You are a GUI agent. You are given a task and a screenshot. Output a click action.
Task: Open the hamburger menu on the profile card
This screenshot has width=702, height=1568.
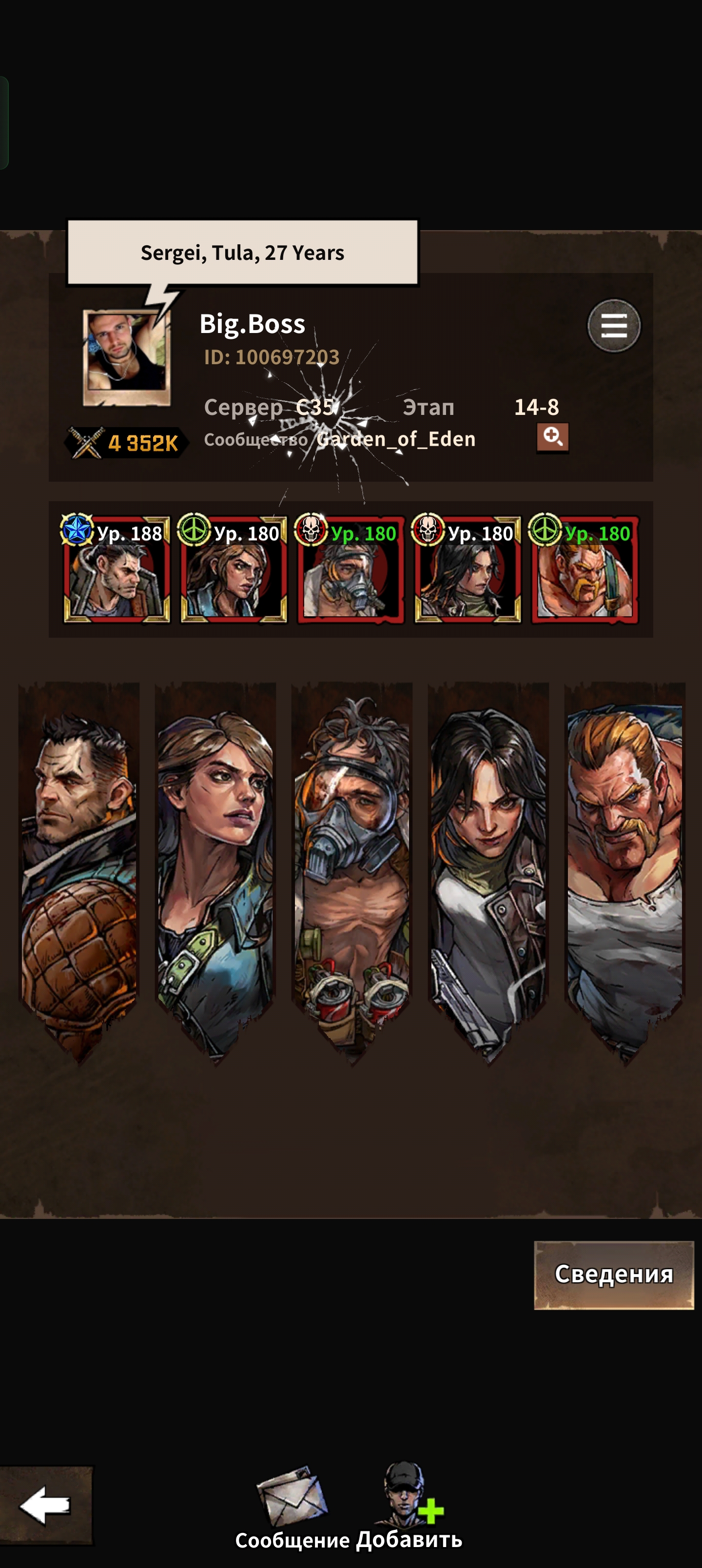click(x=613, y=326)
